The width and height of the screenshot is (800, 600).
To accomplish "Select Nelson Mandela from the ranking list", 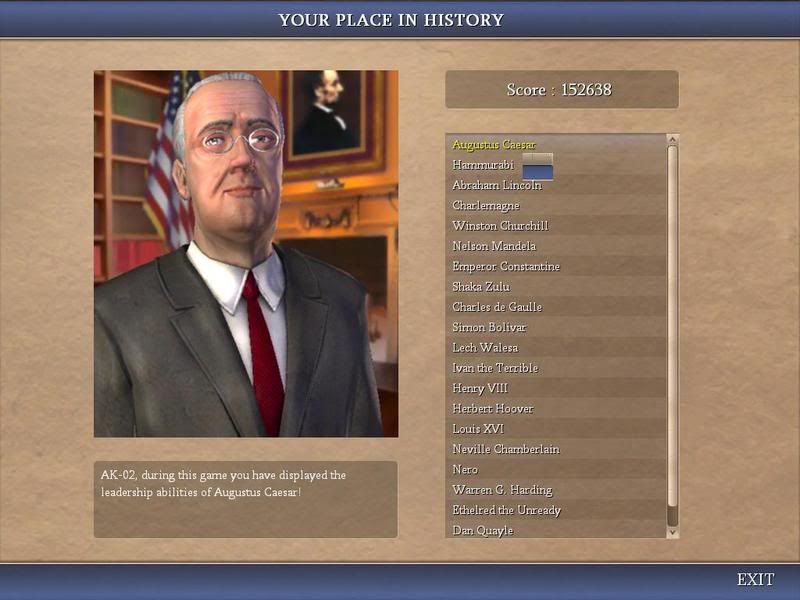I will (x=494, y=246).
